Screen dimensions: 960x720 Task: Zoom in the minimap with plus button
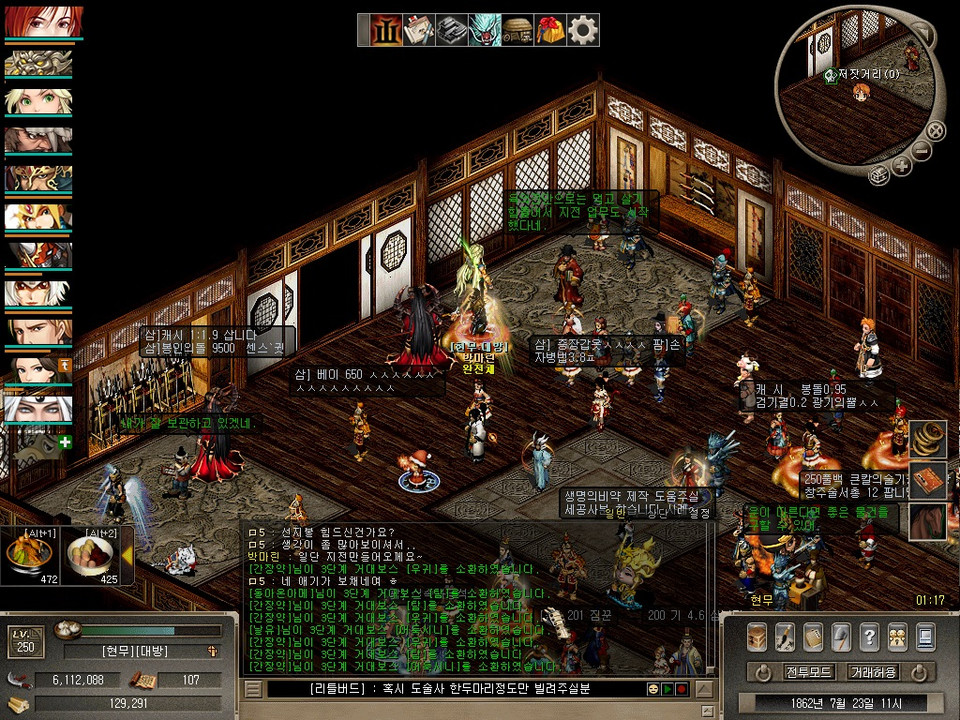[902, 165]
